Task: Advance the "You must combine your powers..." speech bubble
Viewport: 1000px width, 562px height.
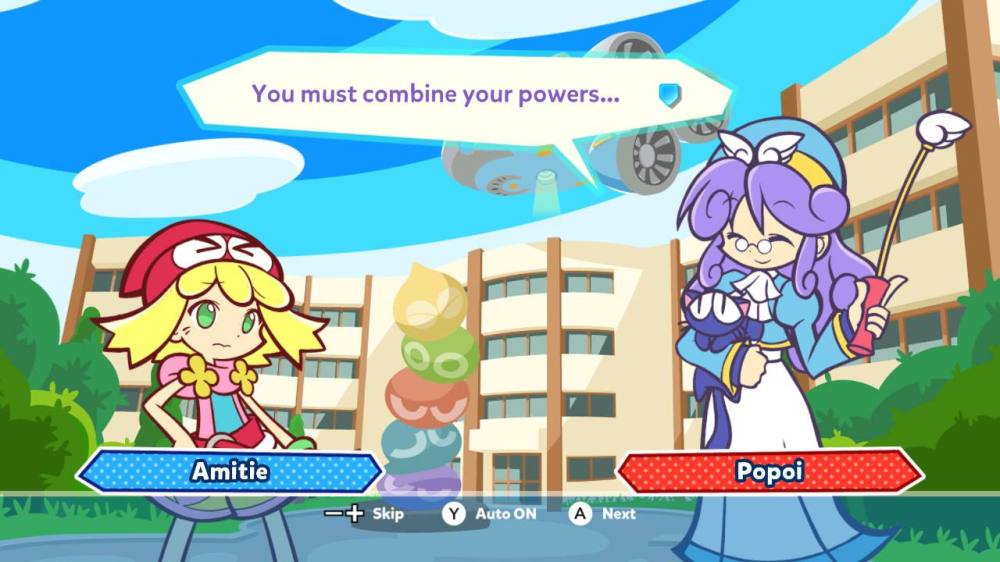Action: point(435,95)
